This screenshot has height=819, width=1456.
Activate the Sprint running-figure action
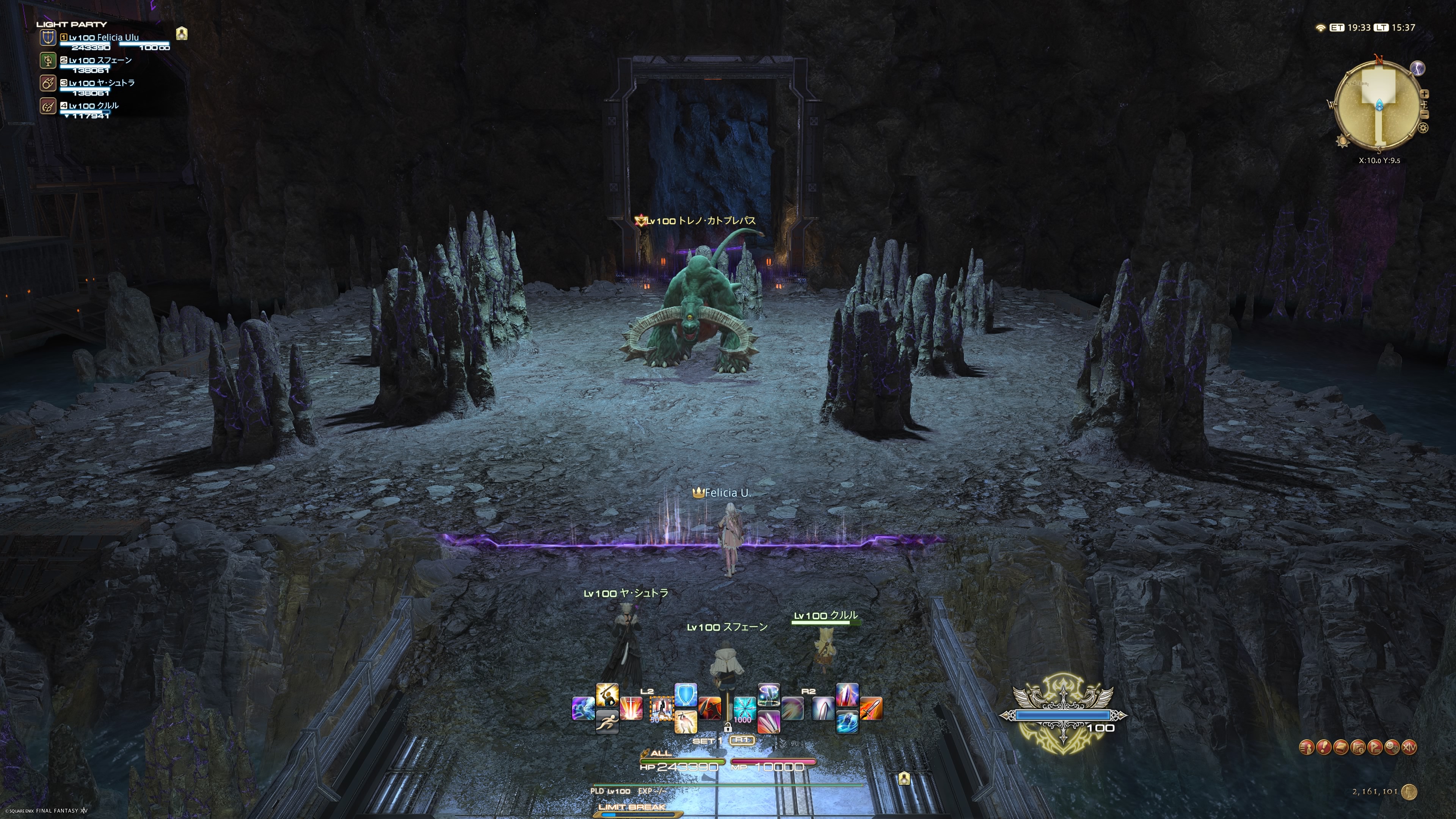[607, 722]
